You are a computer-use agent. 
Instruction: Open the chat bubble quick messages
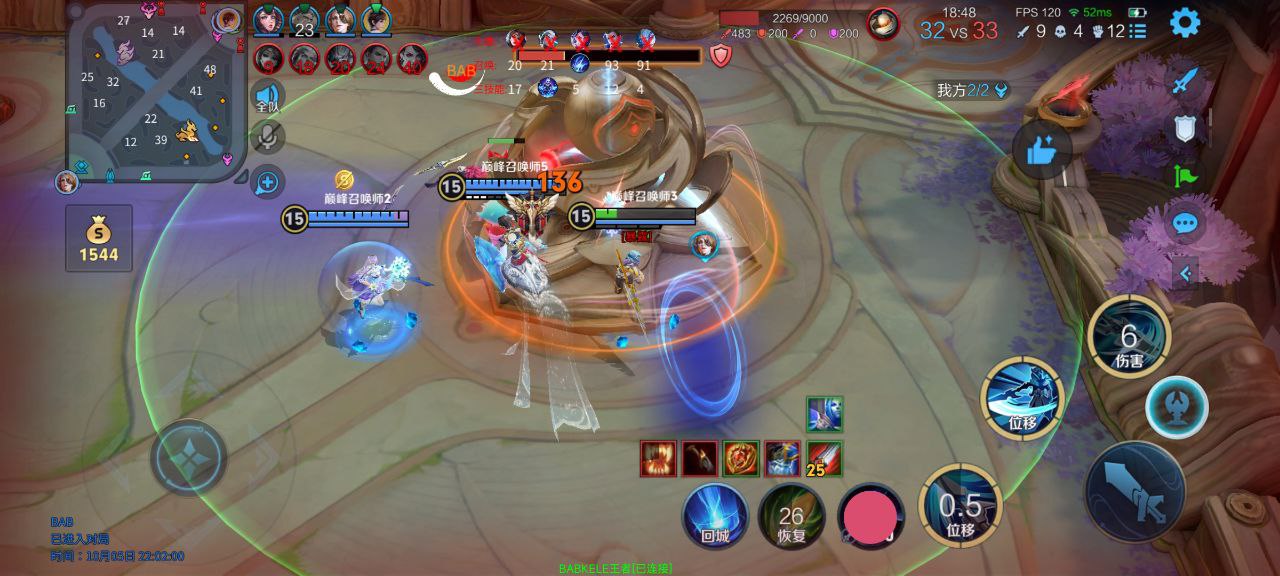pyautogui.click(x=1185, y=223)
